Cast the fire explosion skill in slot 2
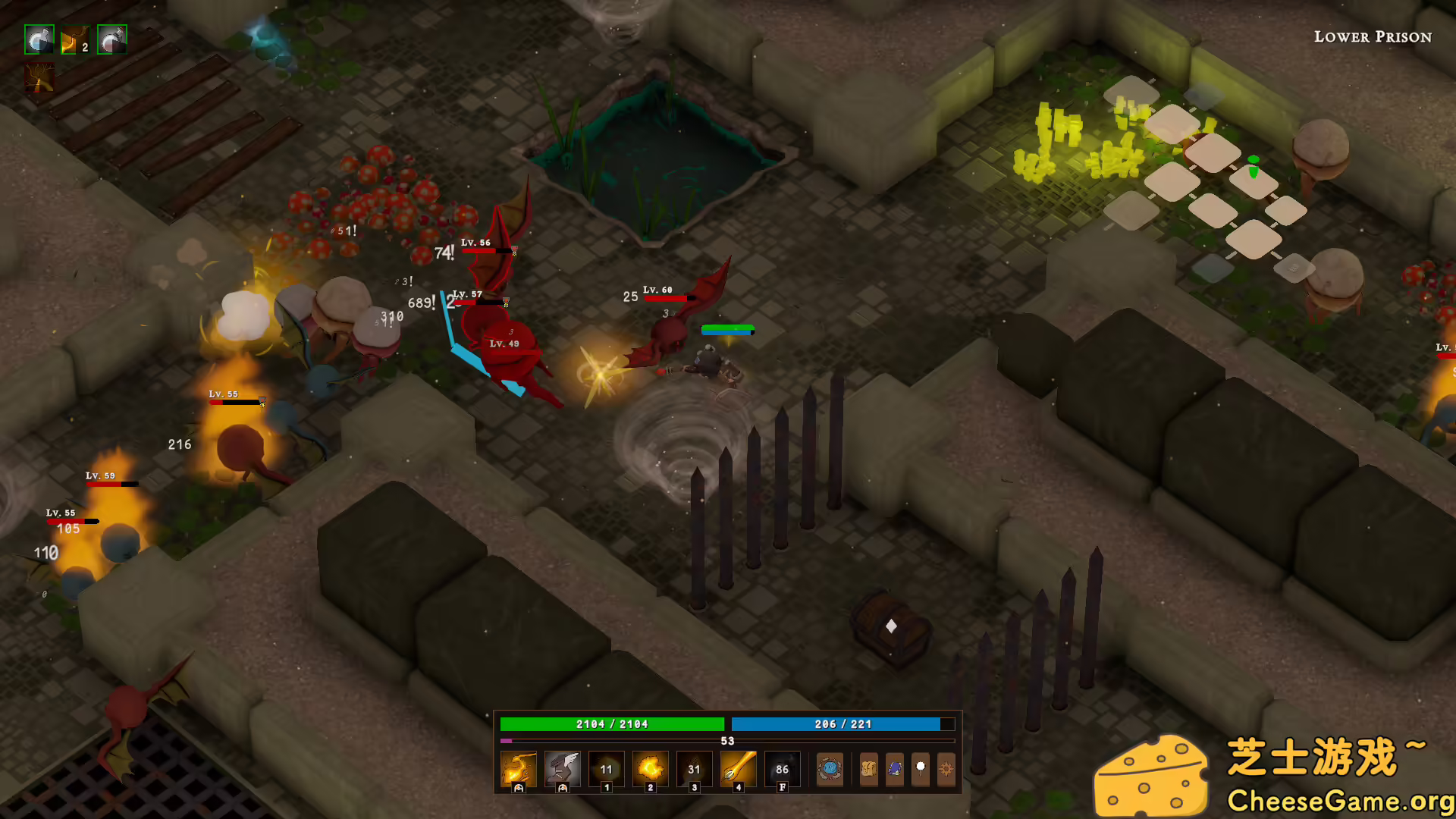The height and width of the screenshot is (819, 1456). [650, 768]
